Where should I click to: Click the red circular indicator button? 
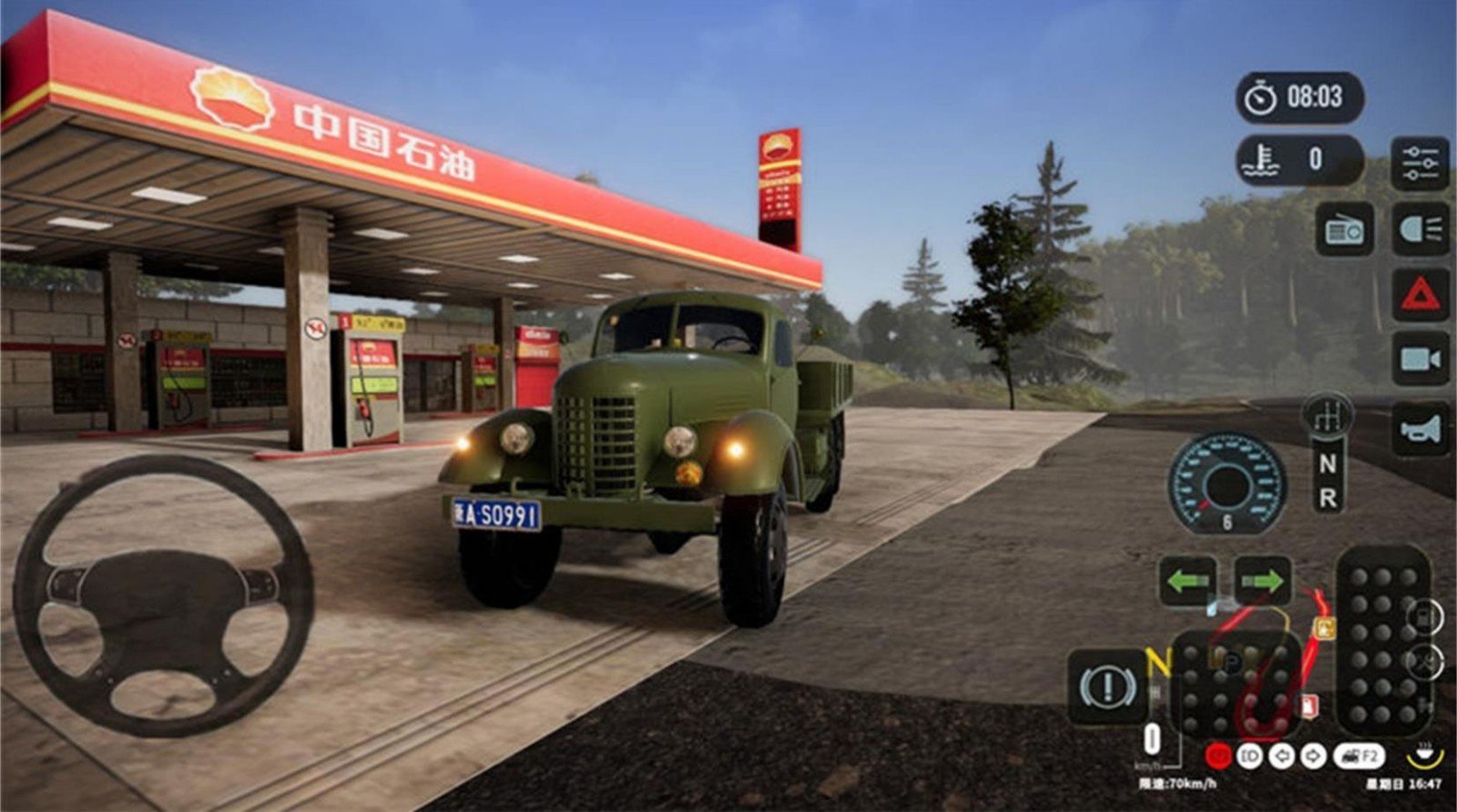click(x=1218, y=756)
